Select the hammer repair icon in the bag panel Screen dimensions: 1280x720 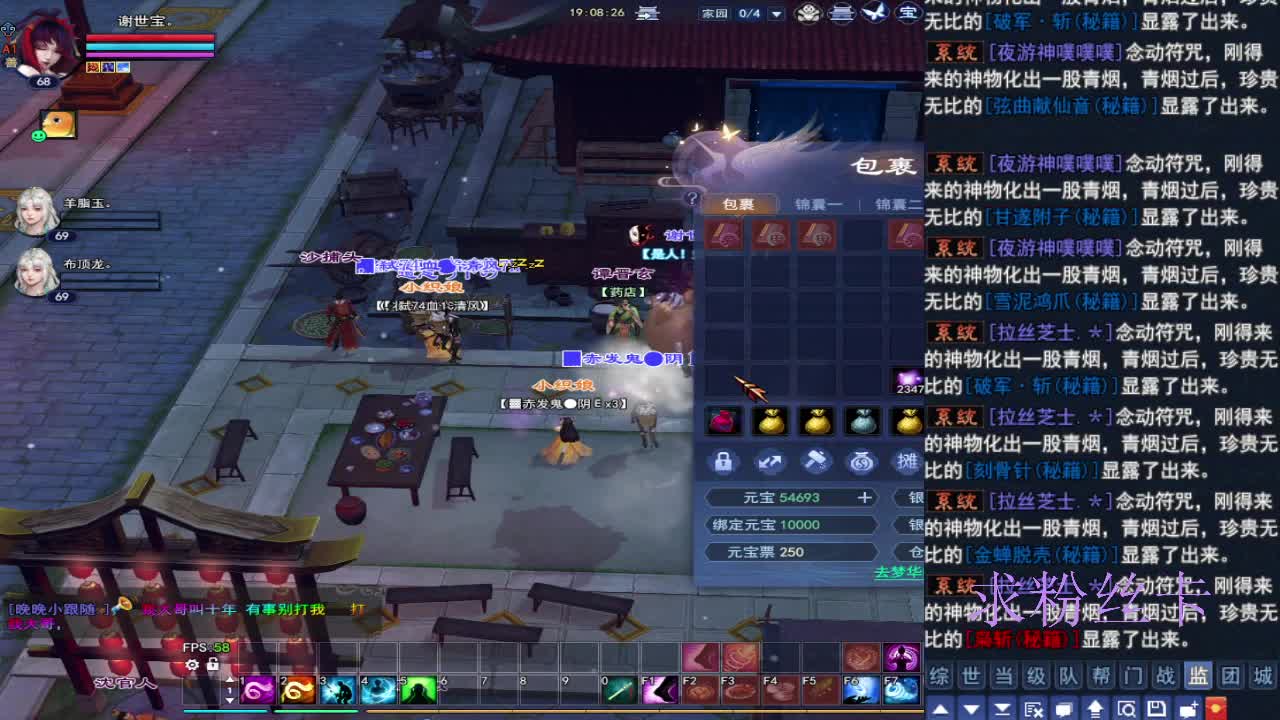pos(816,461)
